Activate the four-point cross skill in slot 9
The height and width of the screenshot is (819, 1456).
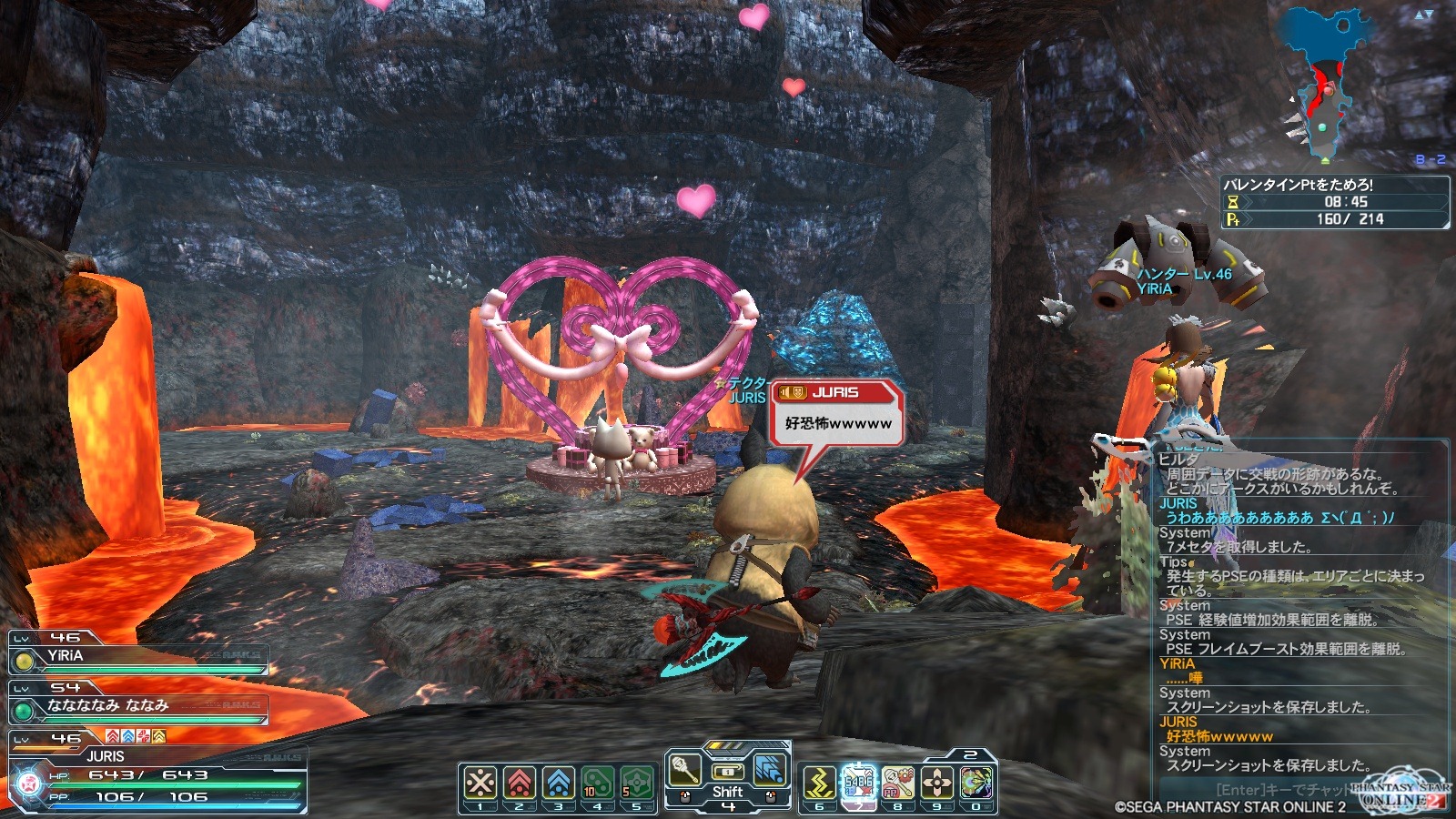936,784
